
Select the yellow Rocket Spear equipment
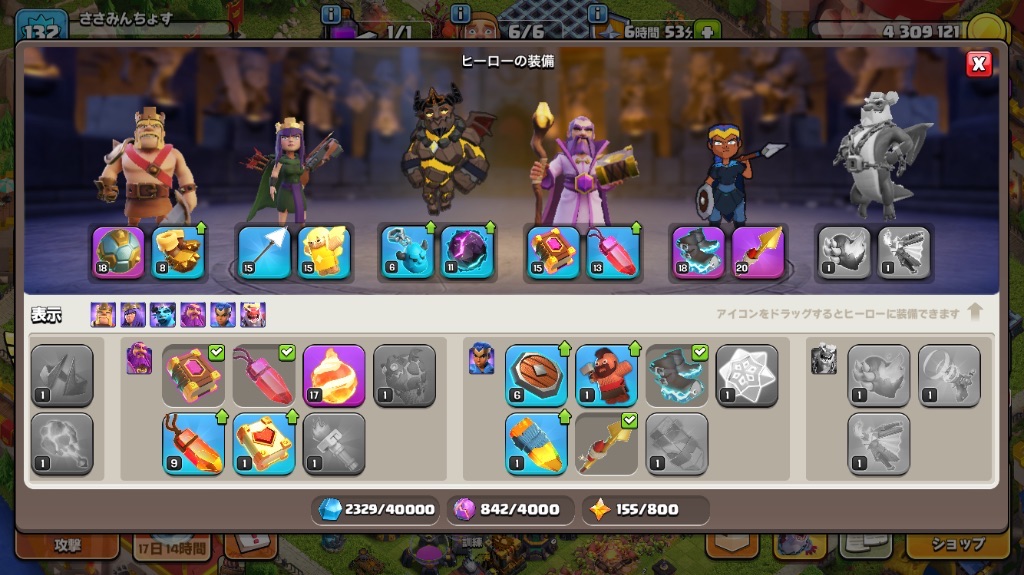click(x=536, y=443)
